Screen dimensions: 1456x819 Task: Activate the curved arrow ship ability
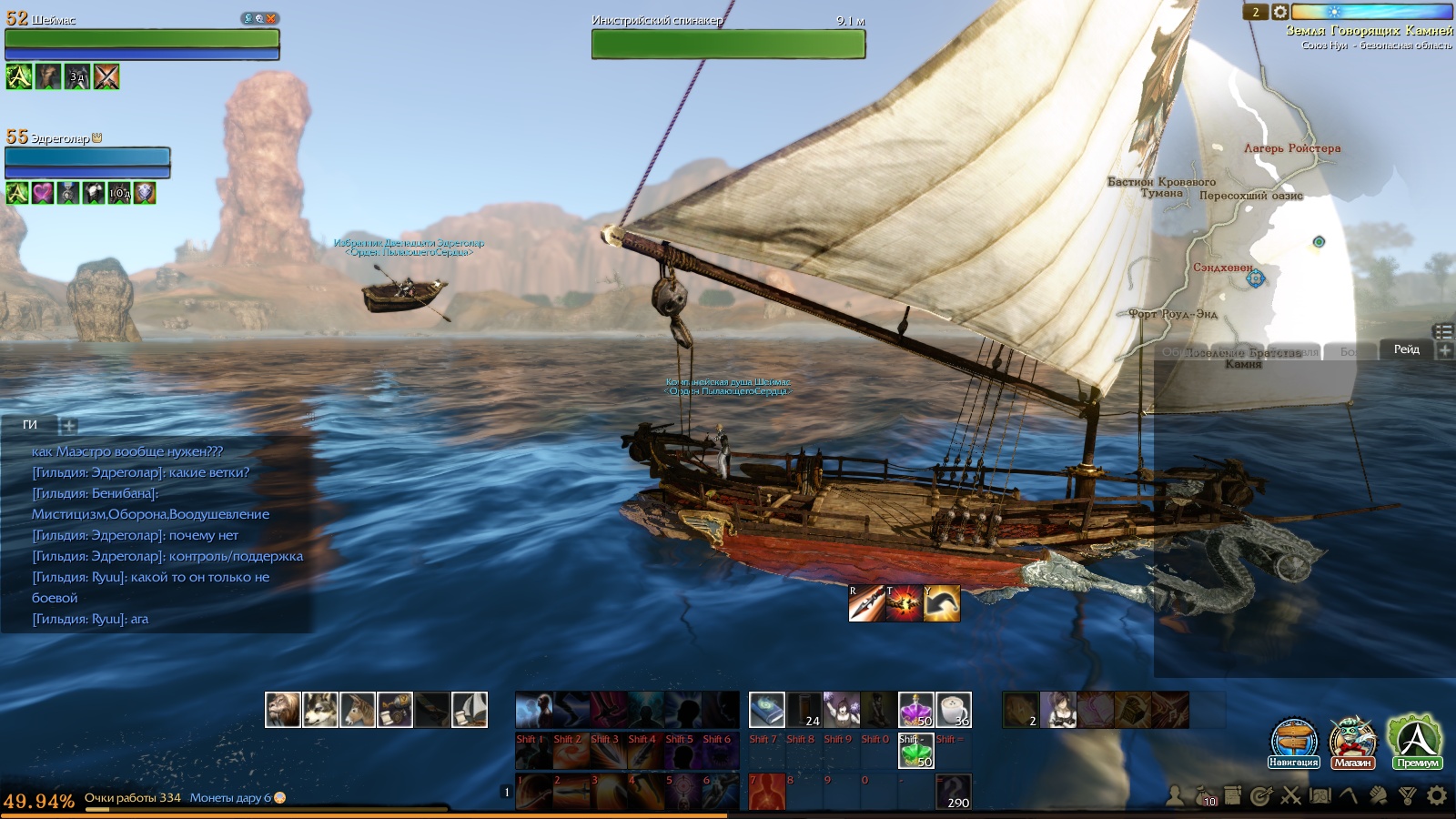[x=942, y=603]
